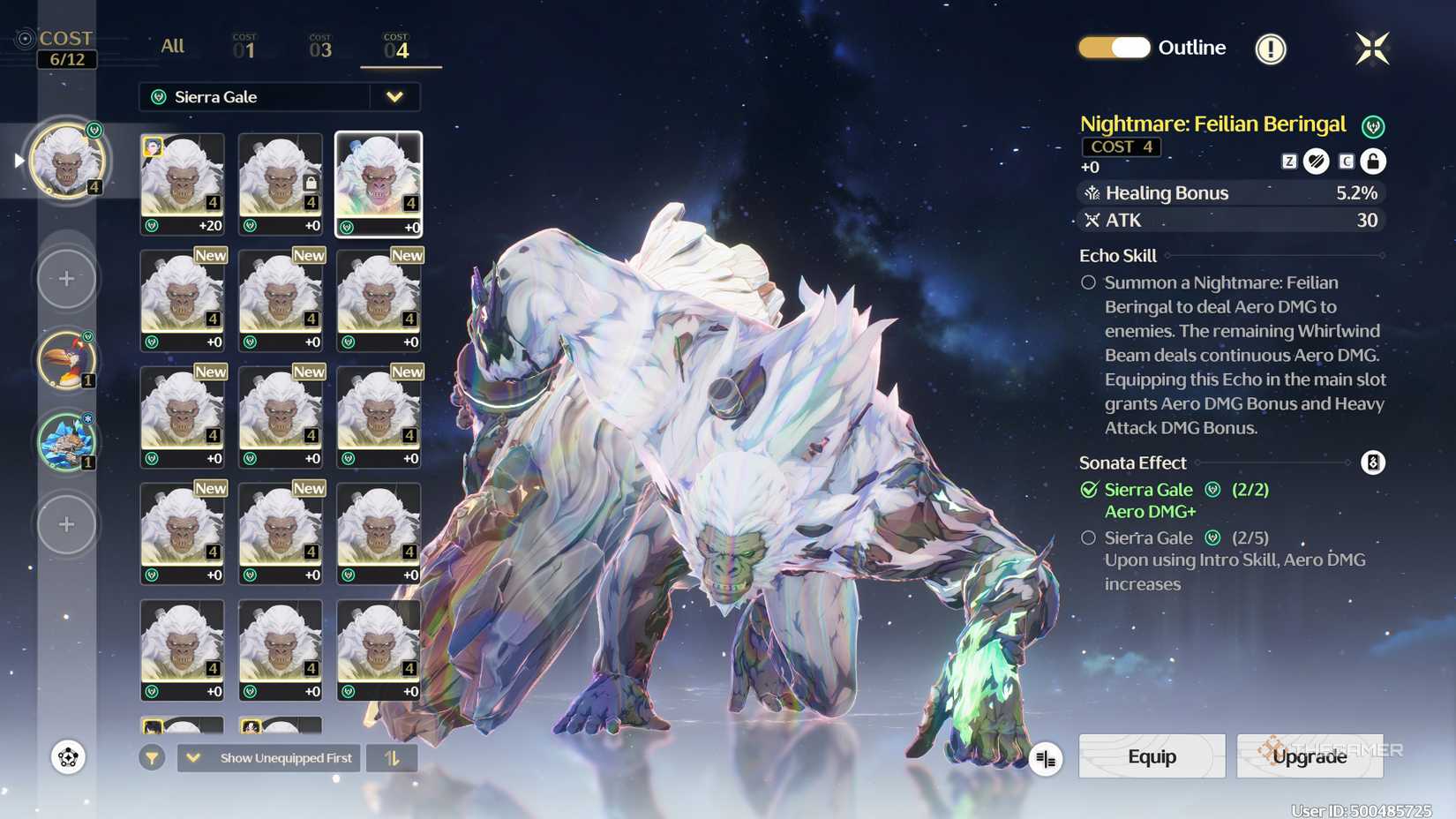Image resolution: width=1456 pixels, height=819 pixels.
Task: Switch to the Cost 3 tab
Action: point(320,48)
